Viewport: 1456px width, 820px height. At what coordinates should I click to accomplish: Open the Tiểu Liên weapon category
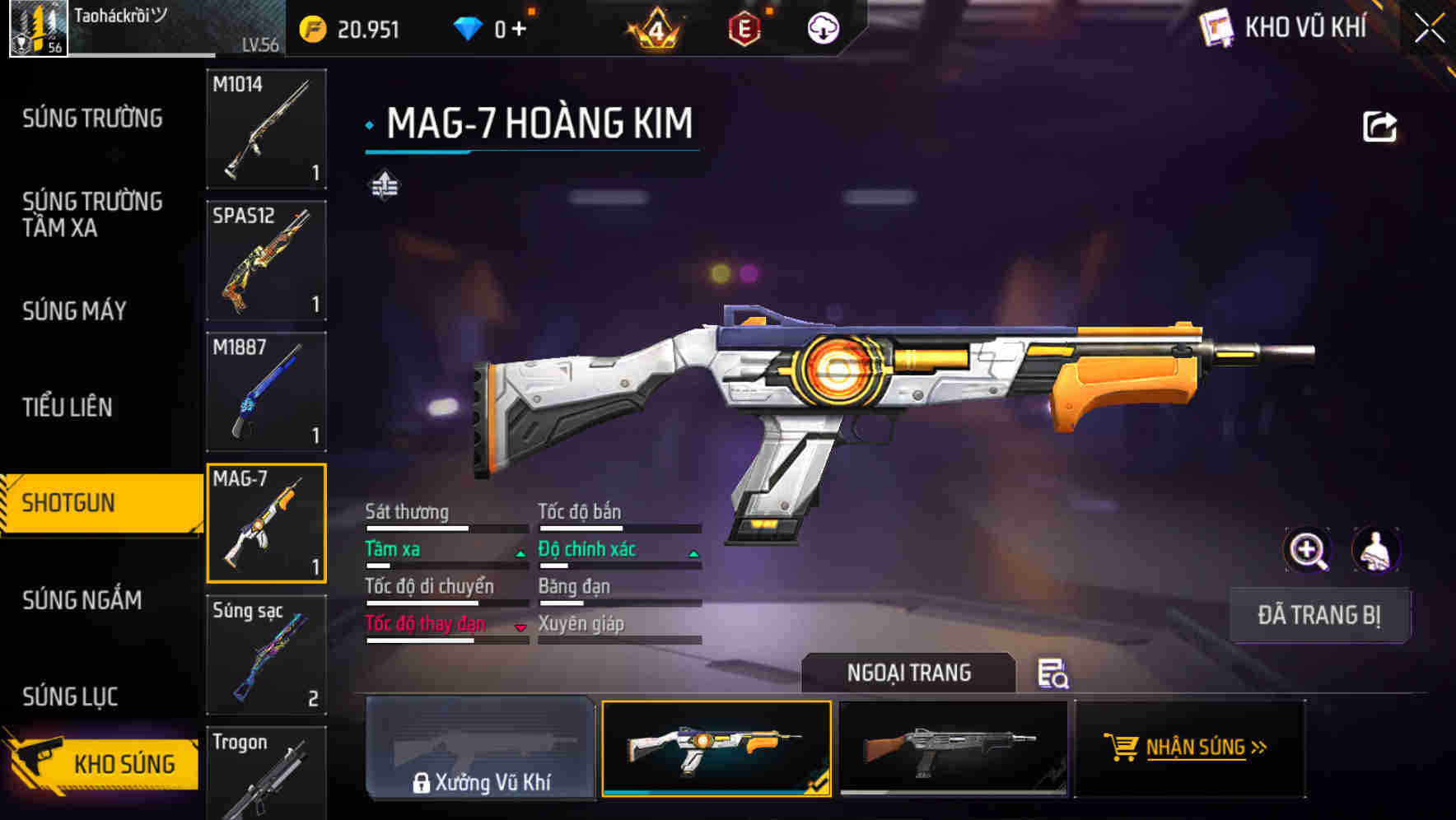pos(68,407)
